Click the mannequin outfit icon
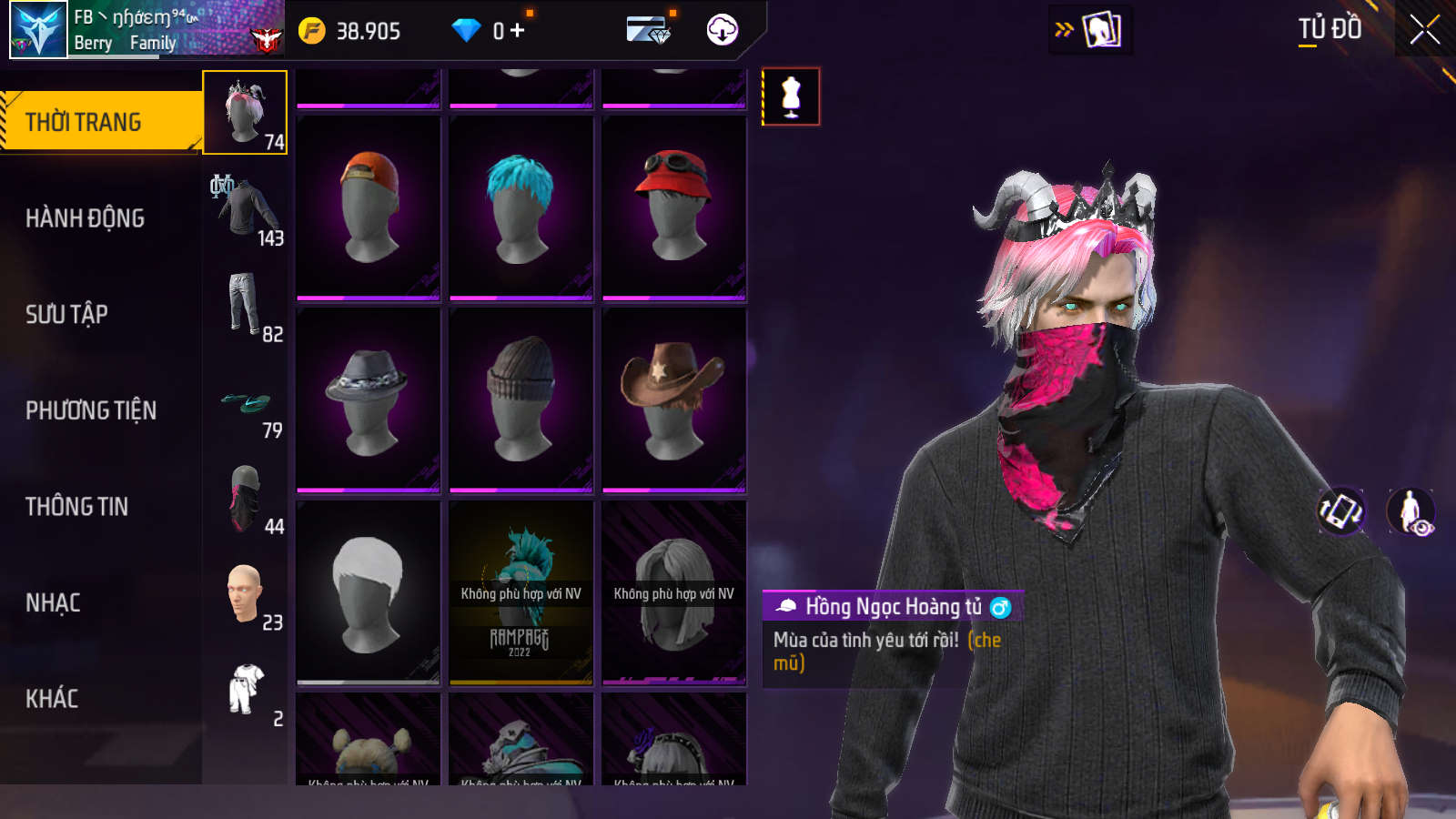The width and height of the screenshot is (1456, 819). pyautogui.click(x=791, y=96)
